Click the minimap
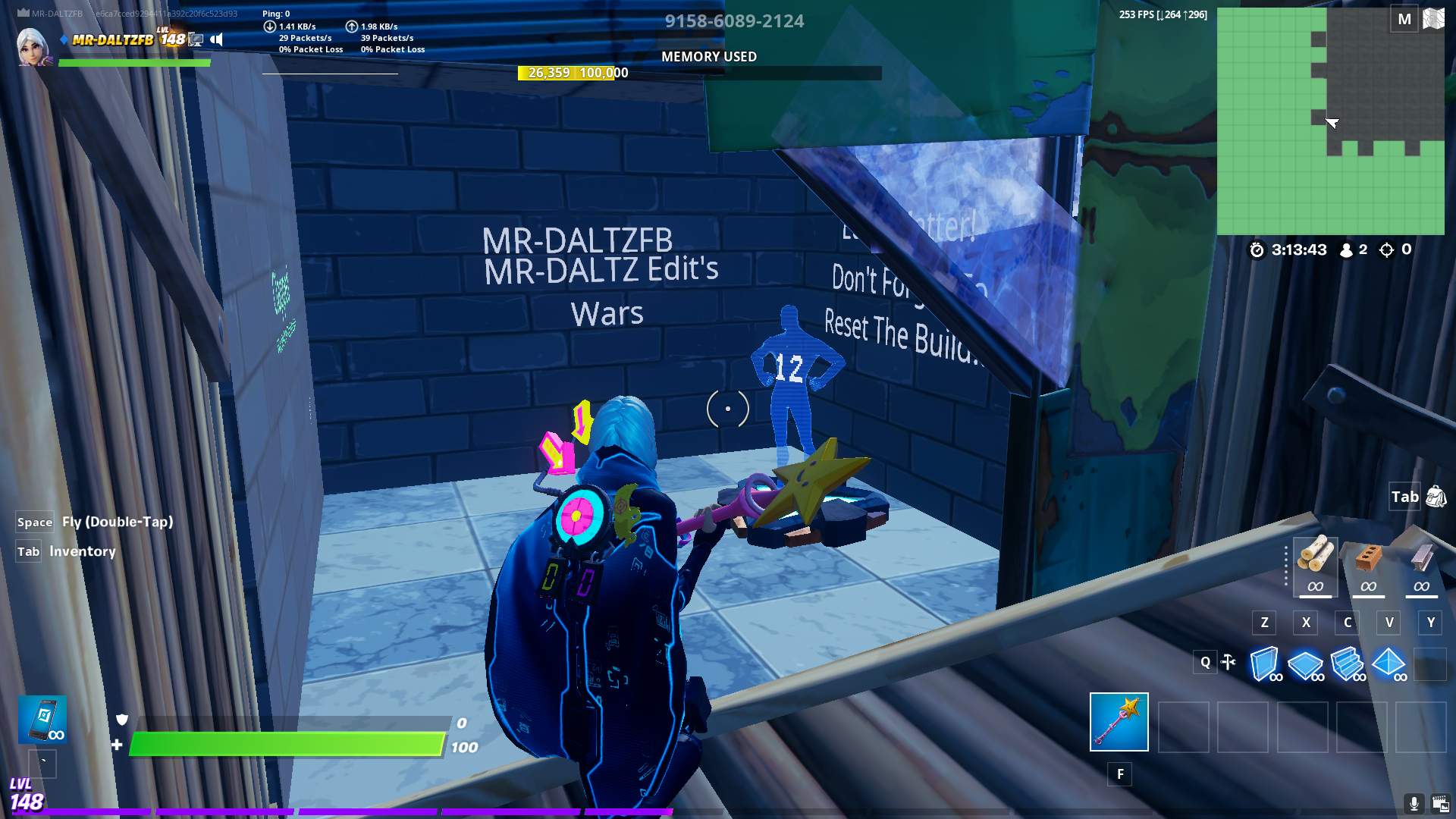The image size is (1456, 819). click(x=1330, y=121)
